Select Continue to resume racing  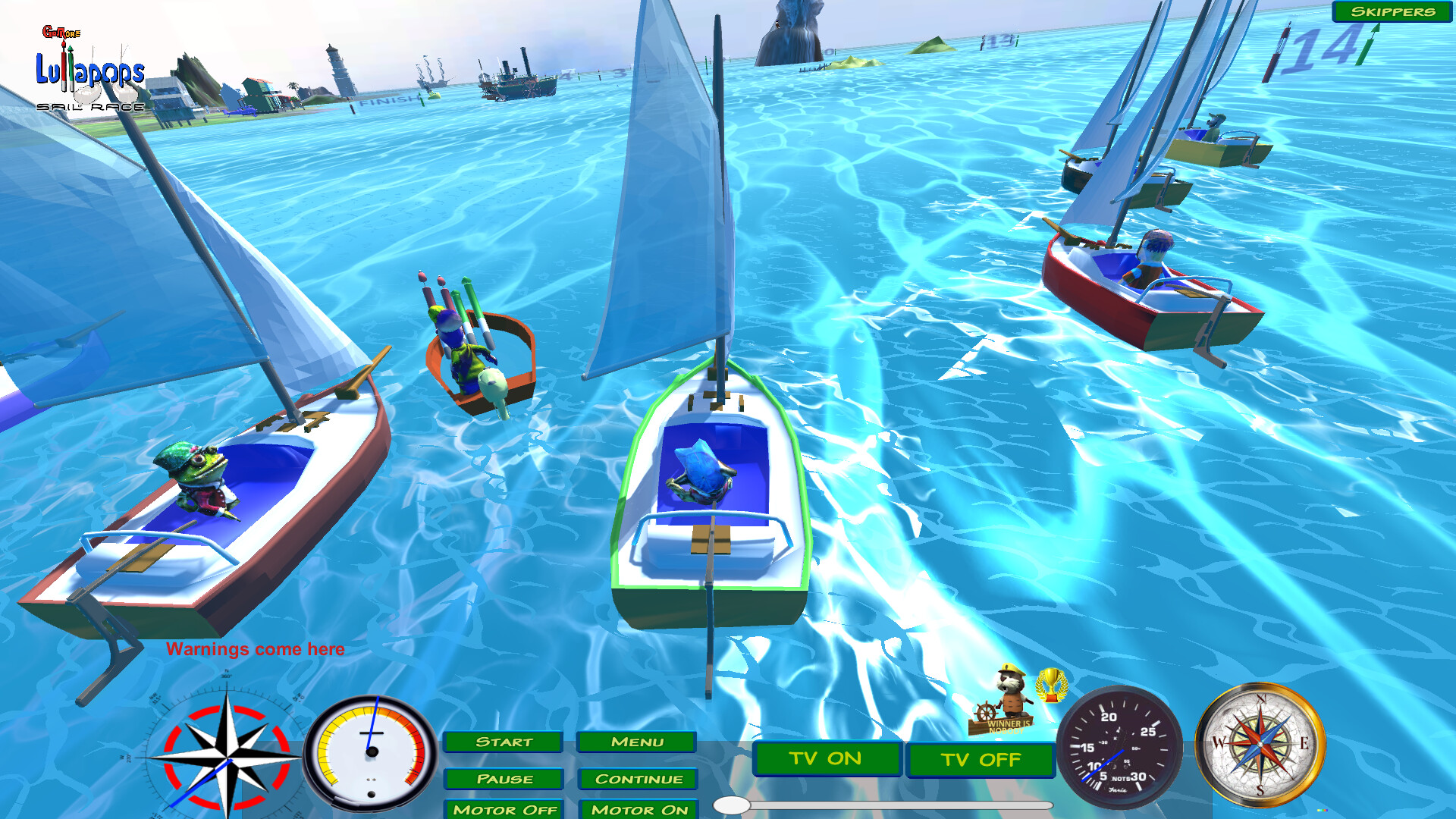[637, 779]
